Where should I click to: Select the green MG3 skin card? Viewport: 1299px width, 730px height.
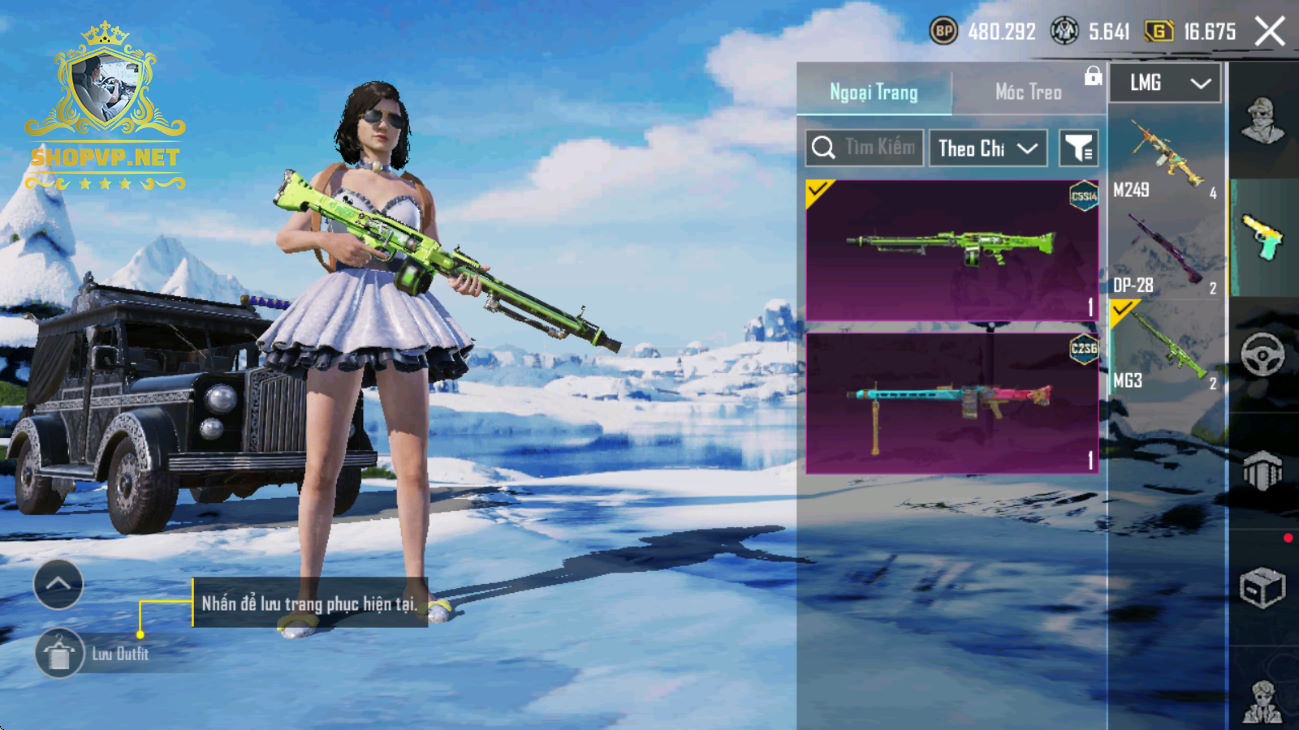click(x=952, y=250)
